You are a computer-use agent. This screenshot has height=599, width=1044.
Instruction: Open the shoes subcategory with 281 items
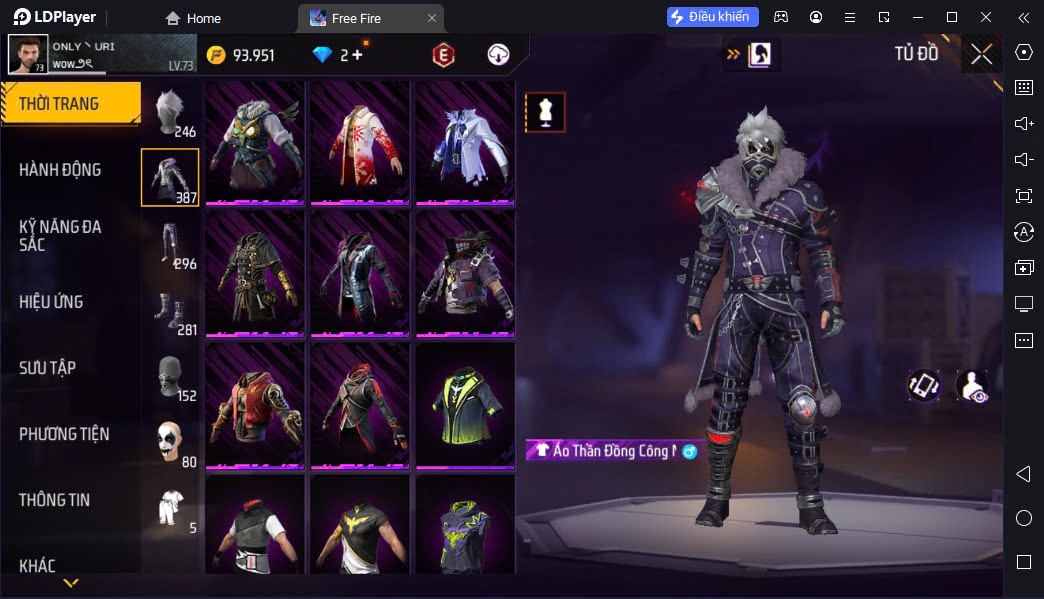171,310
